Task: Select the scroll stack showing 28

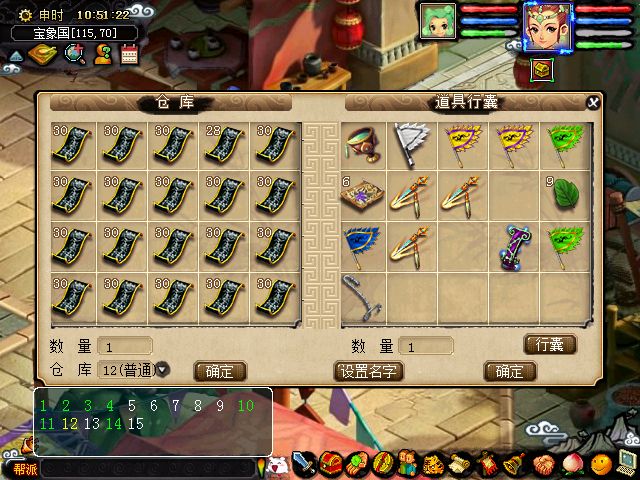Action: coord(225,147)
